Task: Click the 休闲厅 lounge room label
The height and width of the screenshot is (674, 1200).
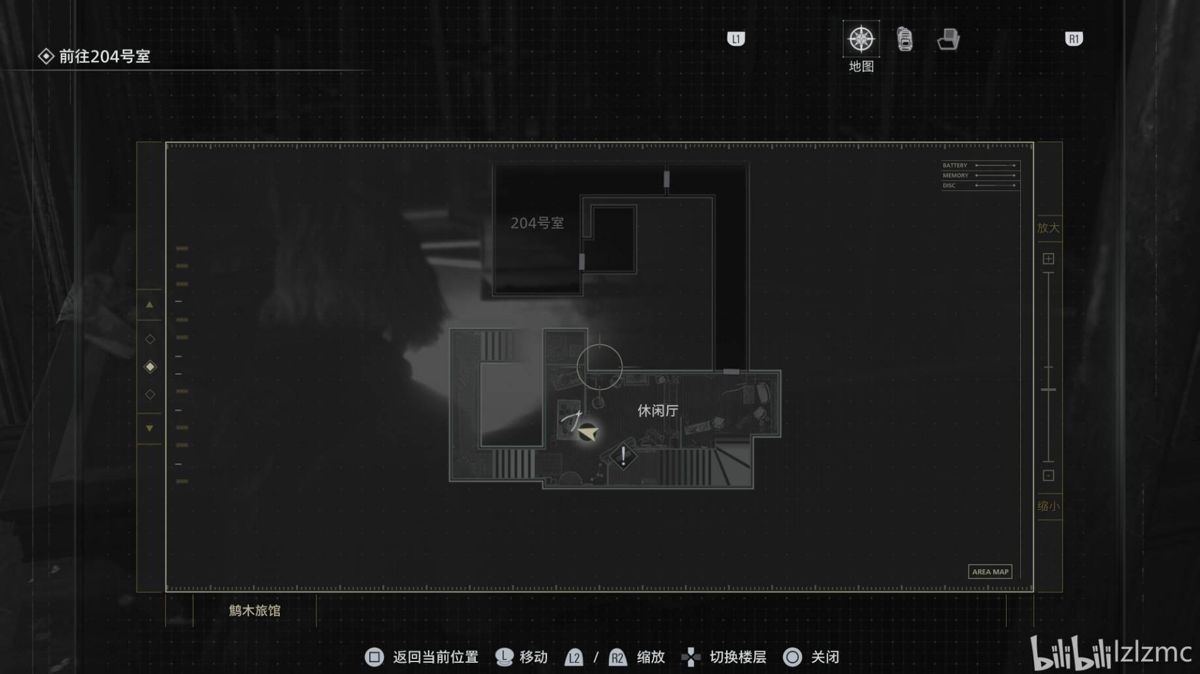Action: pos(658,410)
